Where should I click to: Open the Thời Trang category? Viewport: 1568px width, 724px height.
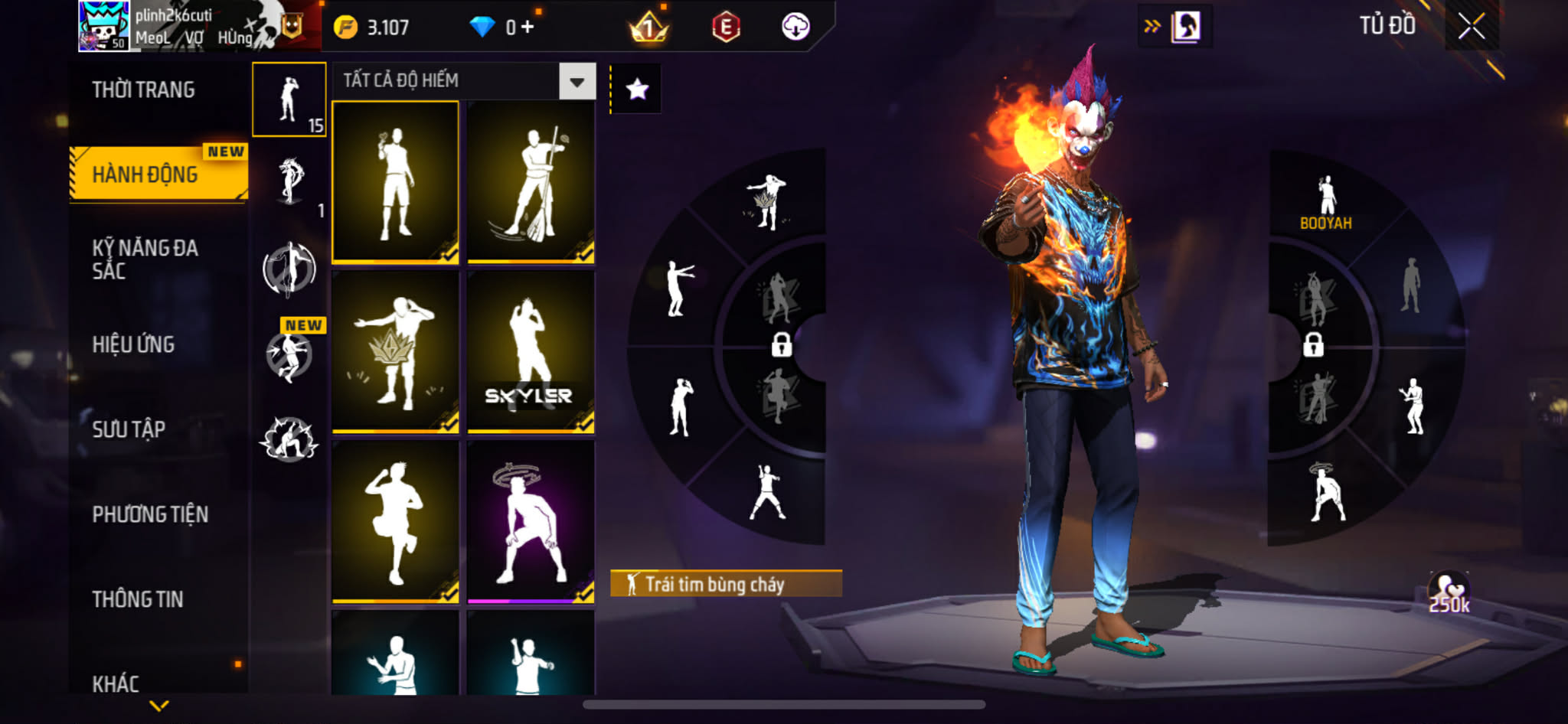(143, 90)
